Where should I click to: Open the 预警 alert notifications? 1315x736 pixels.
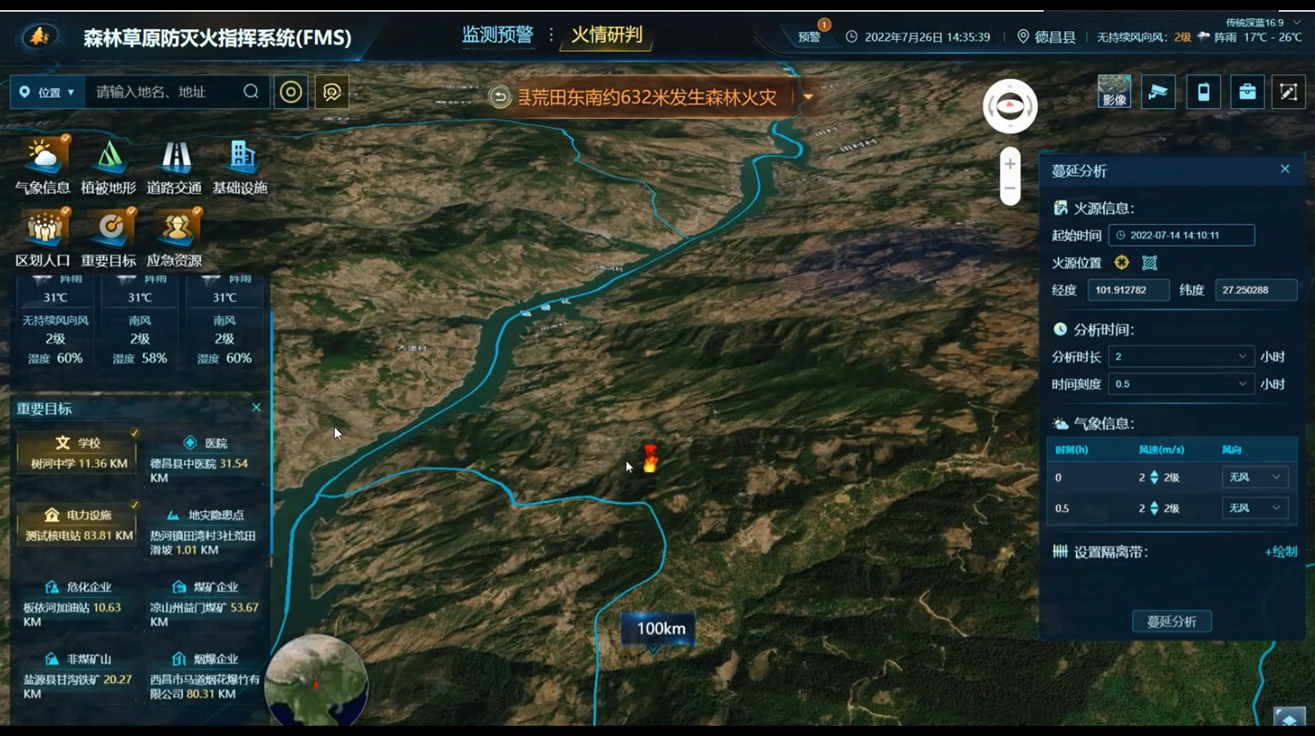click(x=809, y=37)
